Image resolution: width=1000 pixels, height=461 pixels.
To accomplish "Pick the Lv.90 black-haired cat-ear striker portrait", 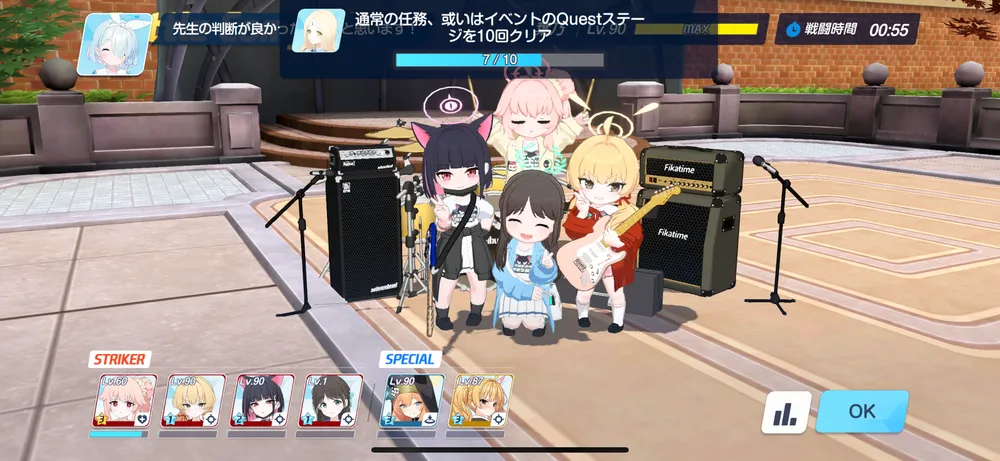I will pos(262,403).
